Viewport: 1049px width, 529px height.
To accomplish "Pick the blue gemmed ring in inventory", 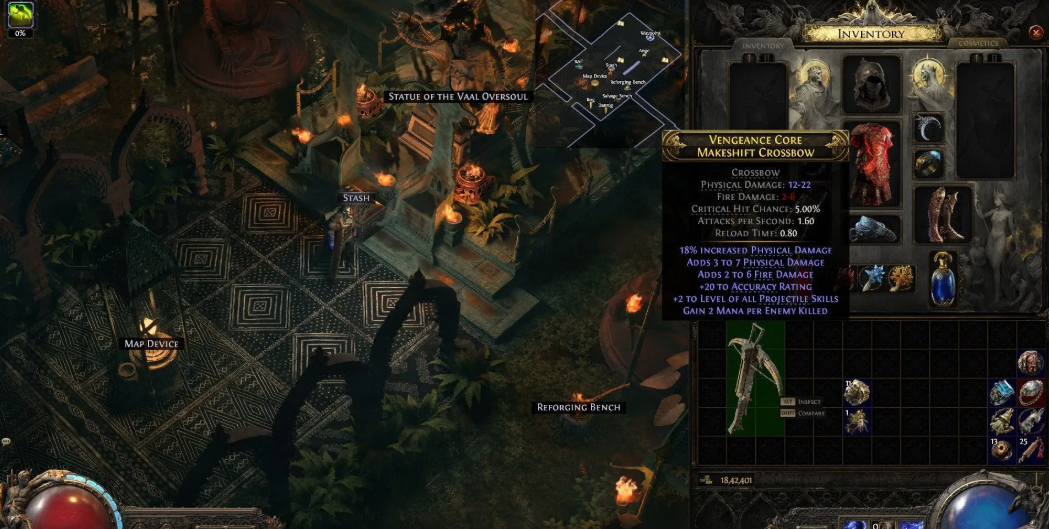I will [1002, 392].
